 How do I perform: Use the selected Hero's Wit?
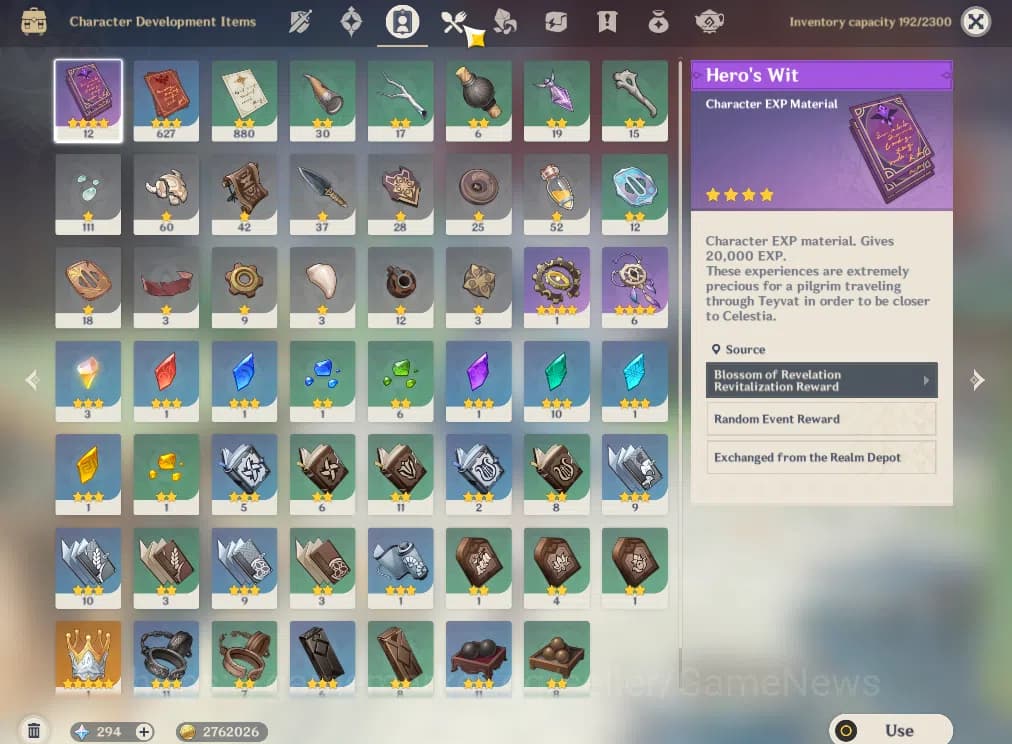890,730
